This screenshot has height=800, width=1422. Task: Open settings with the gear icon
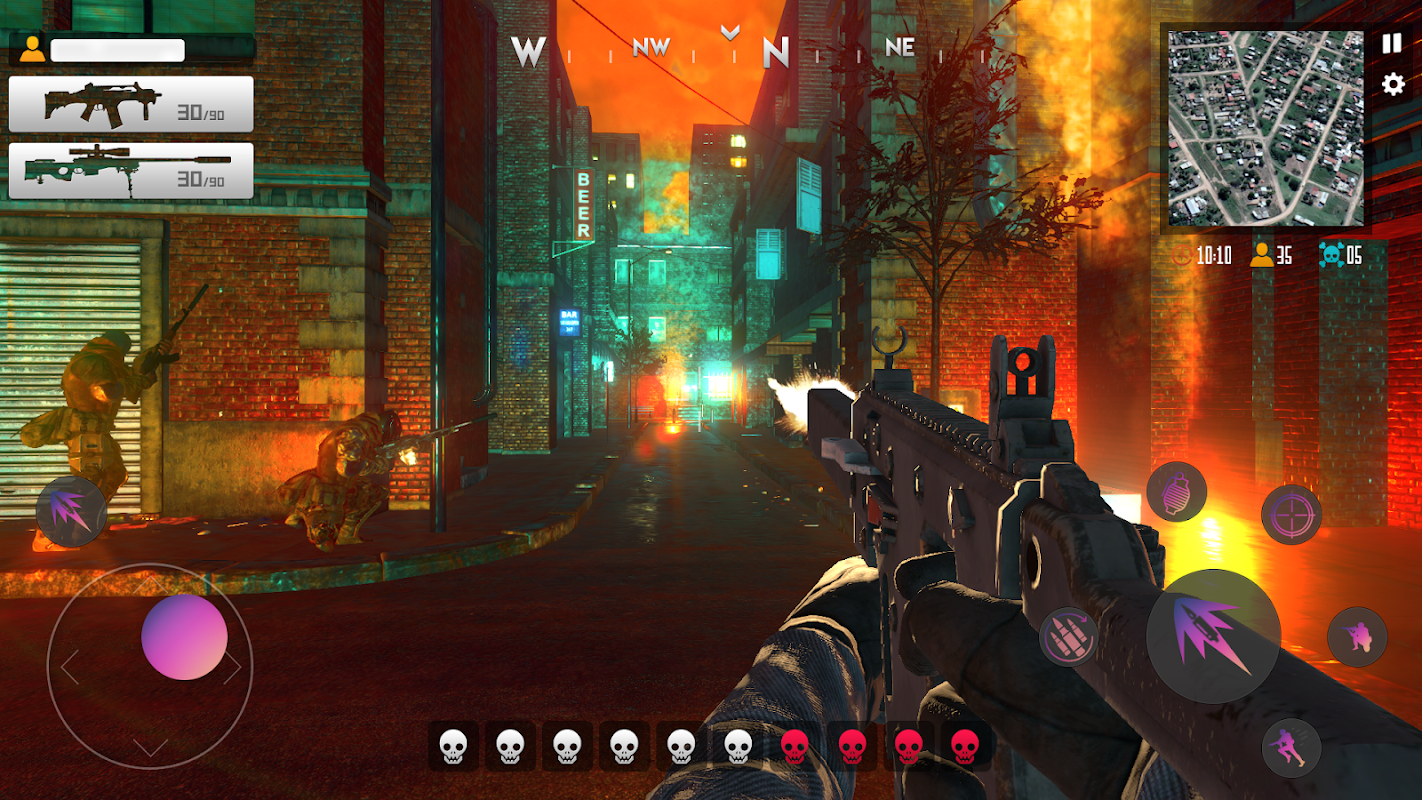[x=1393, y=84]
